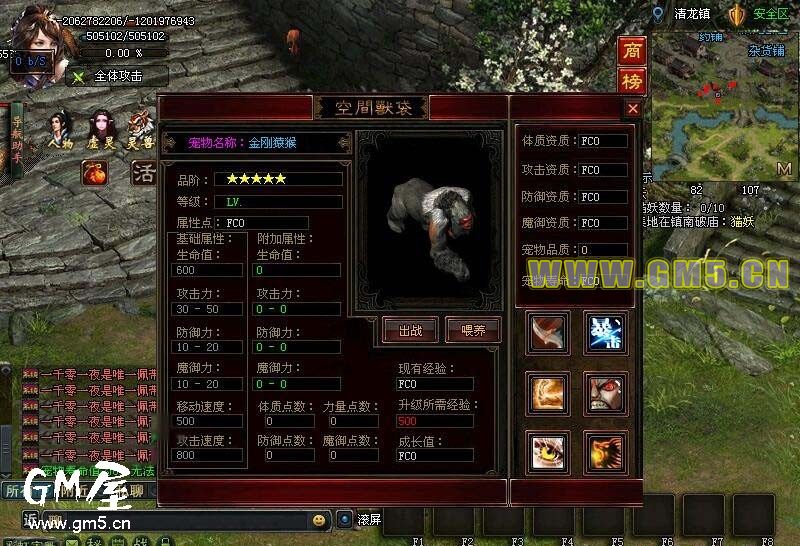Open the ranking list 榜 button
Image resolution: width=800 pixels, height=546 pixels.
point(632,80)
